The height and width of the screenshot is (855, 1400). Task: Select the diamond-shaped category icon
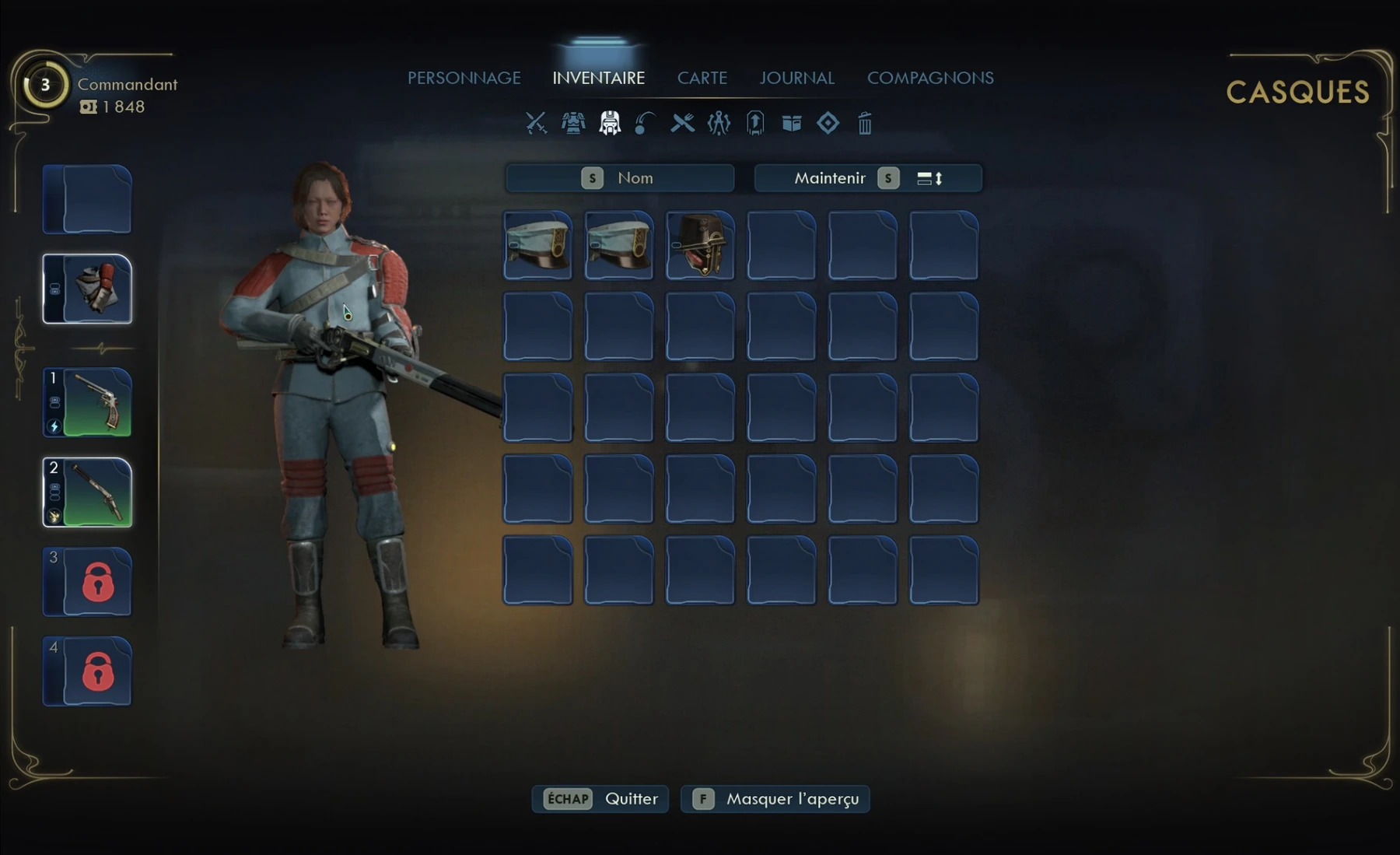point(828,123)
